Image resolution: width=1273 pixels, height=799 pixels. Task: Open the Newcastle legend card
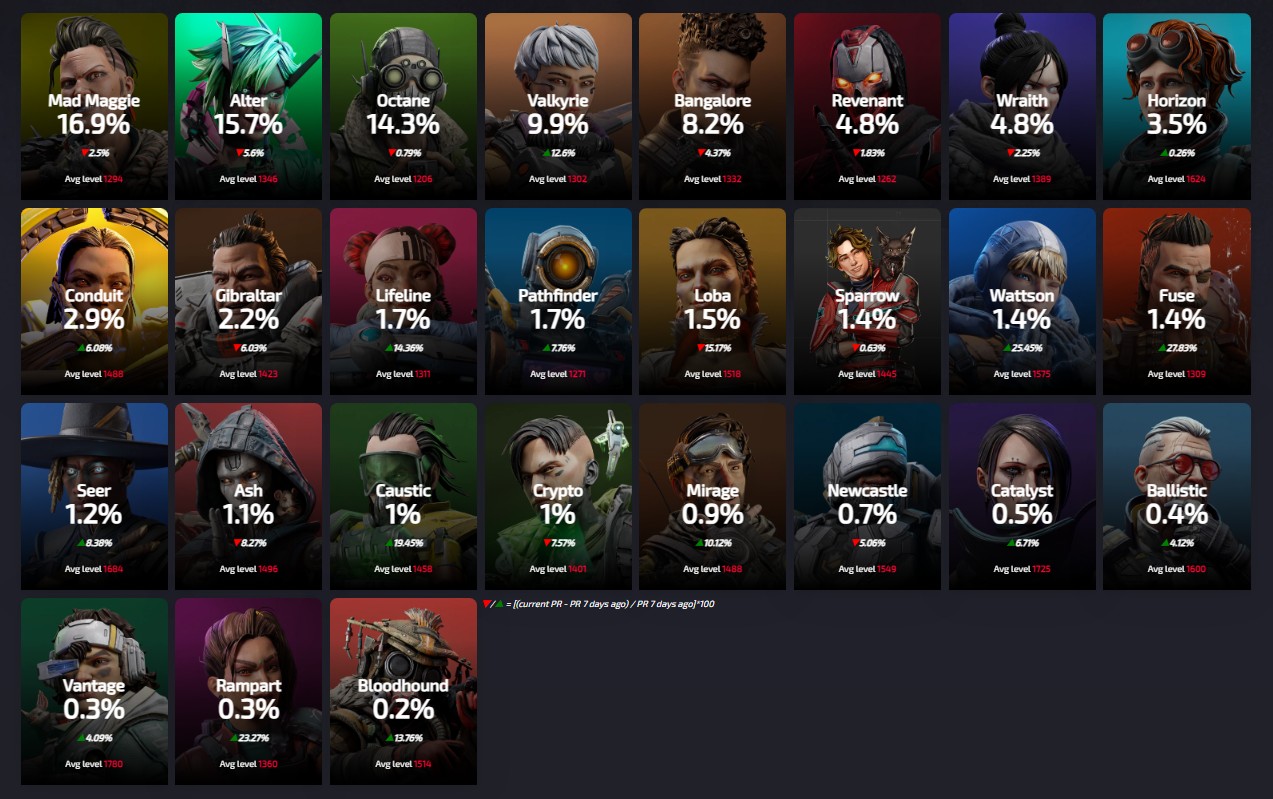867,496
